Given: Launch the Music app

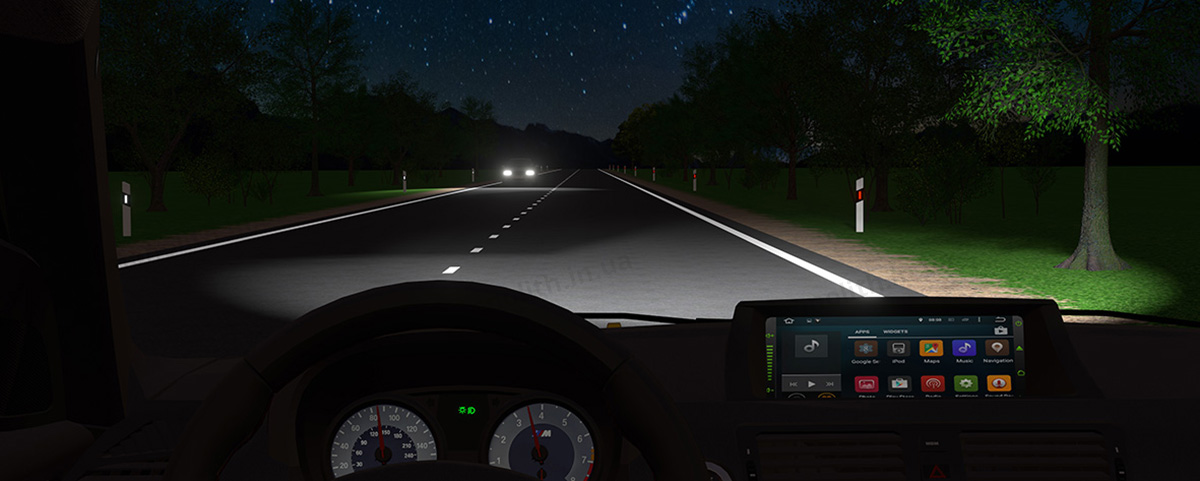Looking at the screenshot, I should [x=964, y=349].
